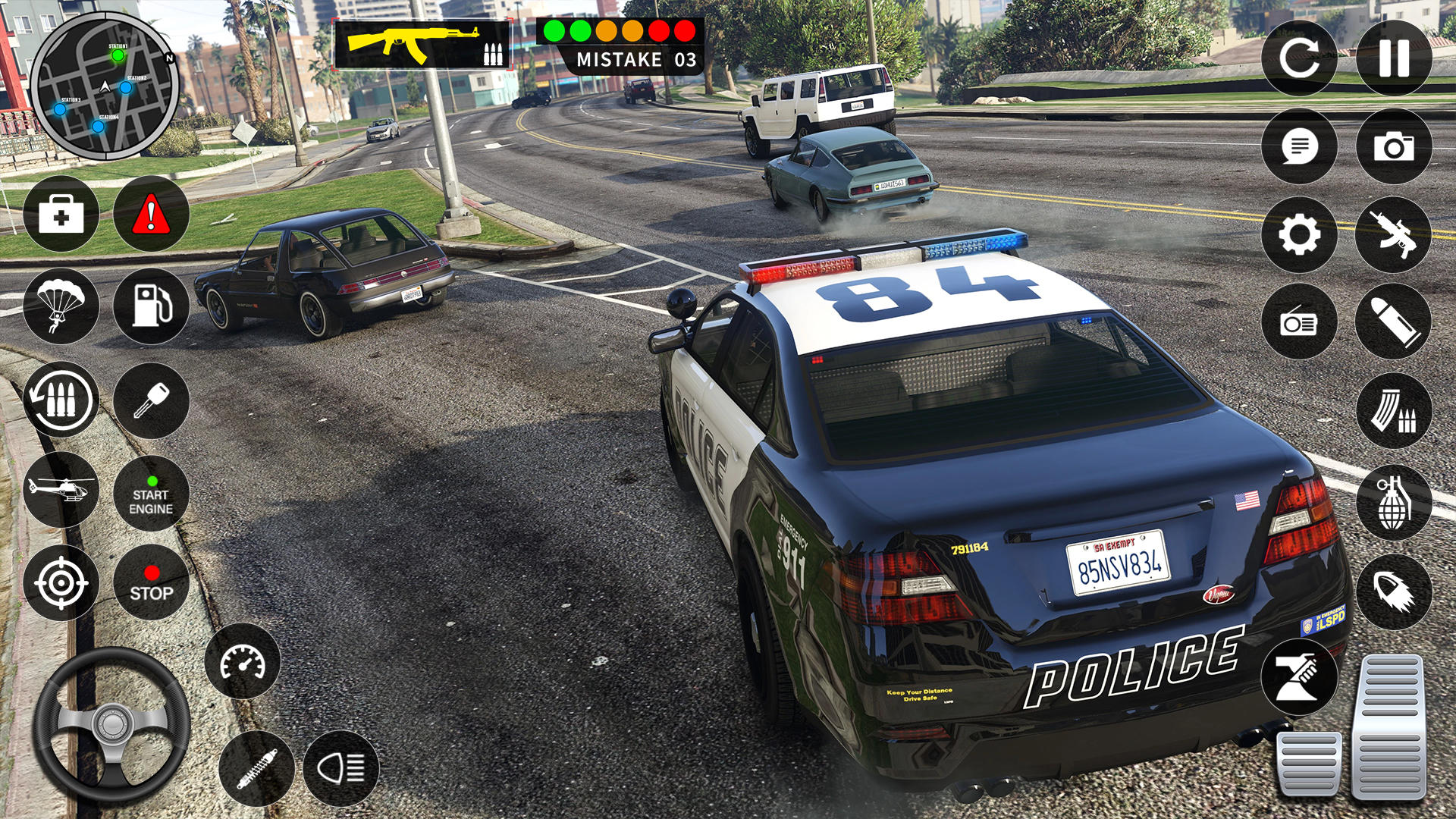Open the chat message bubble
This screenshot has height=819, width=1456.
[x=1299, y=146]
